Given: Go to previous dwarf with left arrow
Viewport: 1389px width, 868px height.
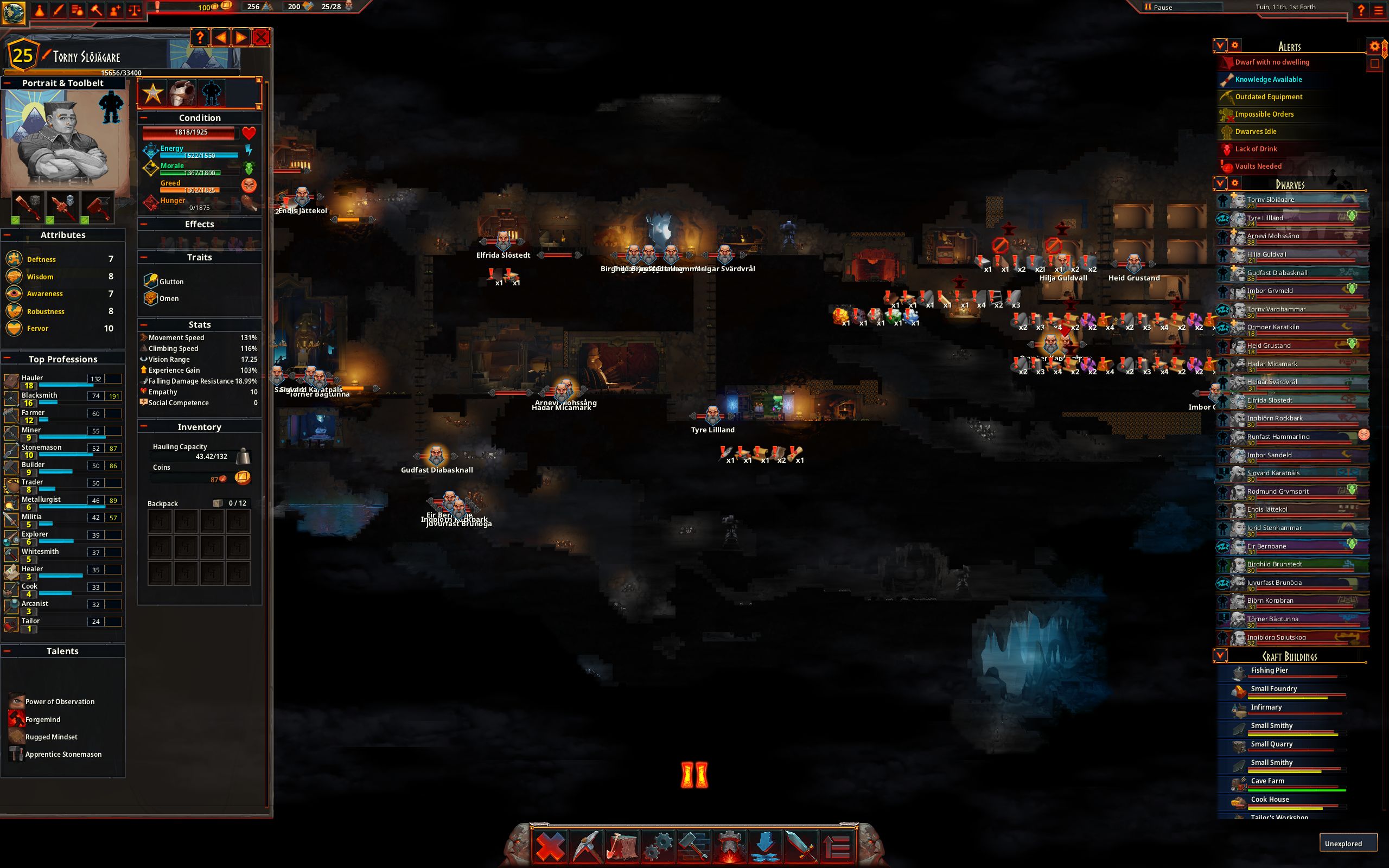Looking at the screenshot, I should [220, 38].
